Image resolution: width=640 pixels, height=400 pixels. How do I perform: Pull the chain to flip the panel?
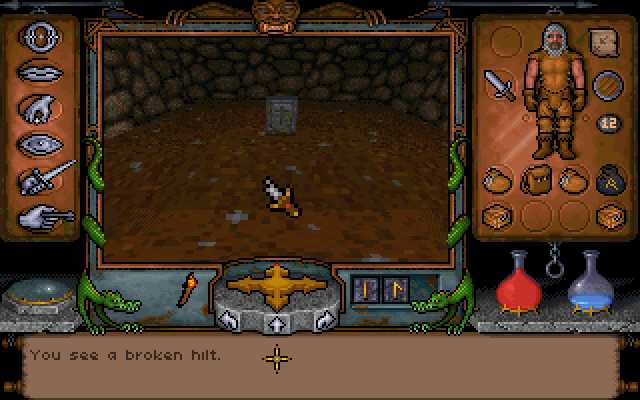[551, 266]
